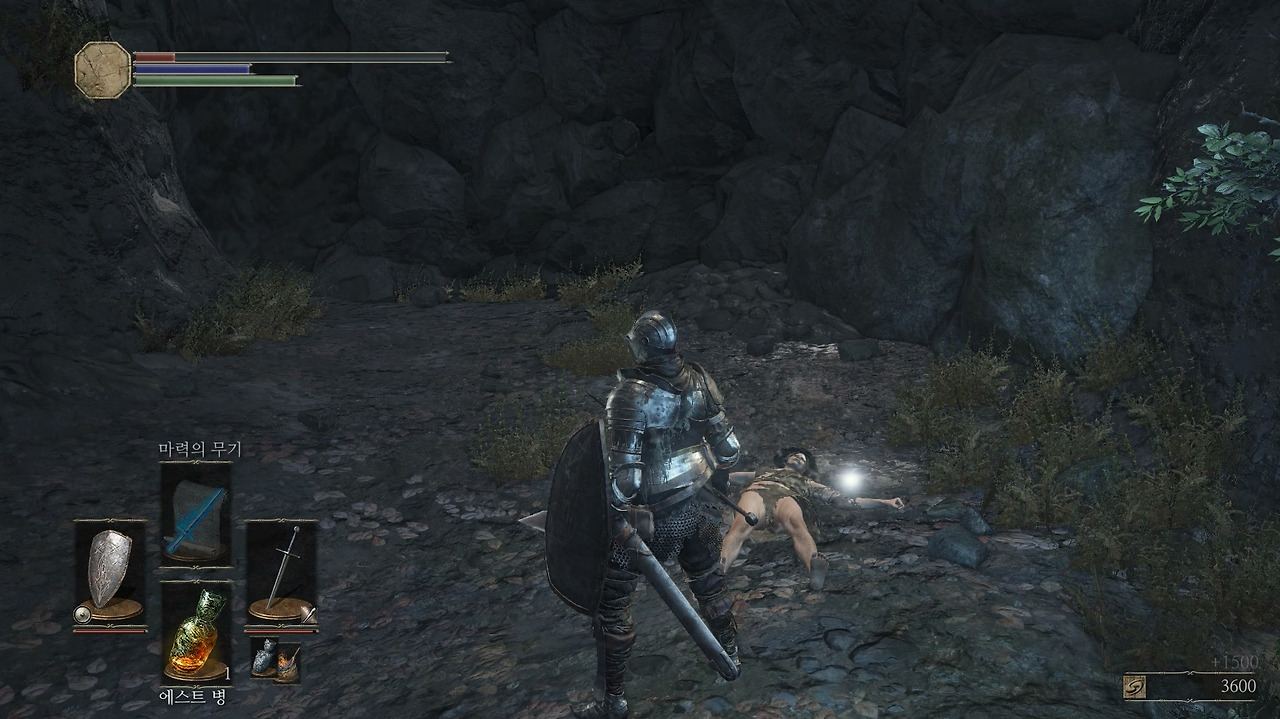Screen dimensions: 1280x719
Task: Select the kite shield left-hand slot
Action: [110, 572]
